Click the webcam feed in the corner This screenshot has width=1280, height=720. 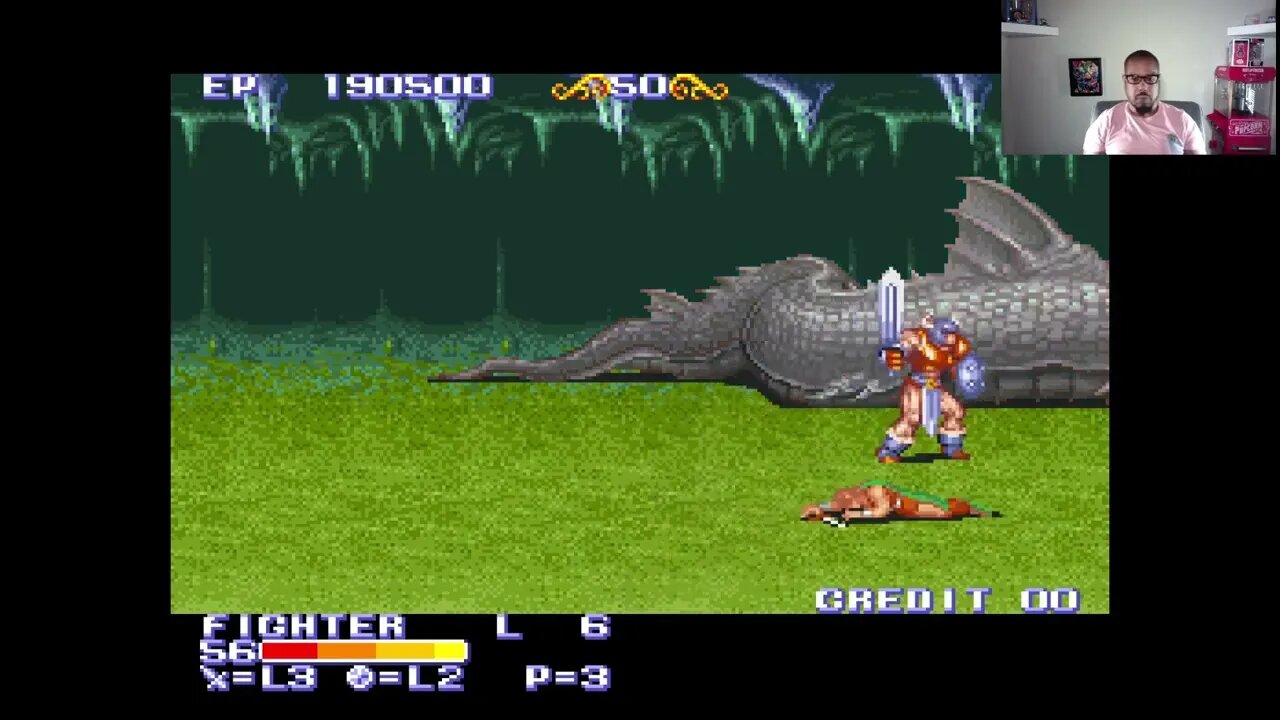point(1140,78)
